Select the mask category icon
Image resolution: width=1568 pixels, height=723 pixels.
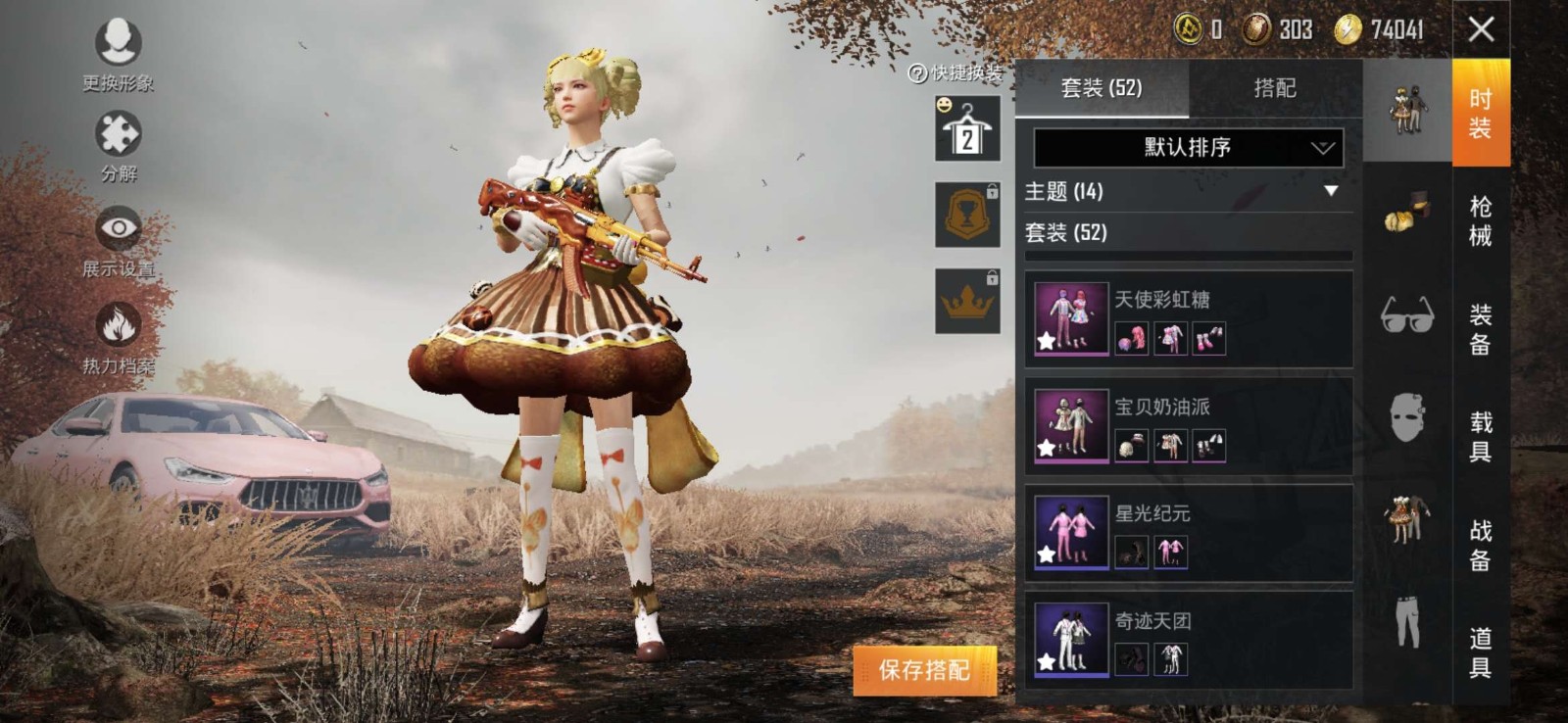(x=1405, y=415)
